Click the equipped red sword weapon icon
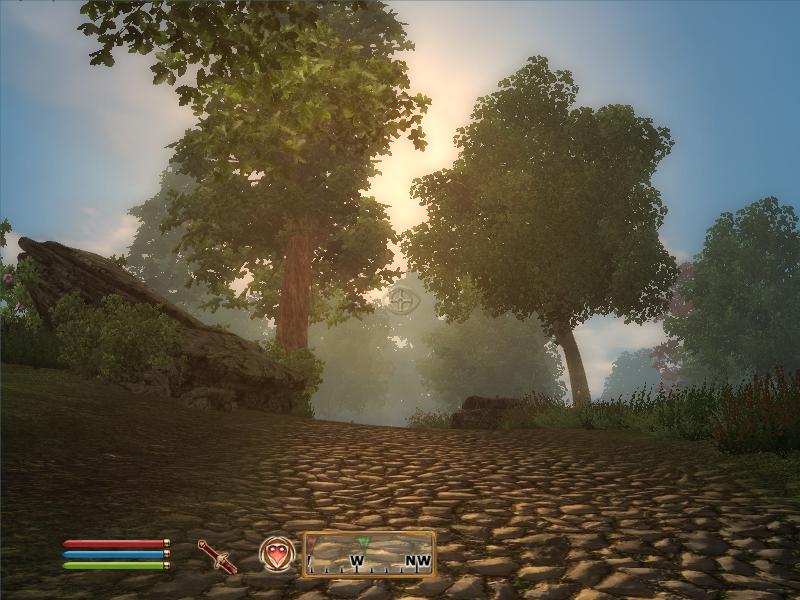Image resolution: width=800 pixels, height=600 pixels. (x=217, y=555)
